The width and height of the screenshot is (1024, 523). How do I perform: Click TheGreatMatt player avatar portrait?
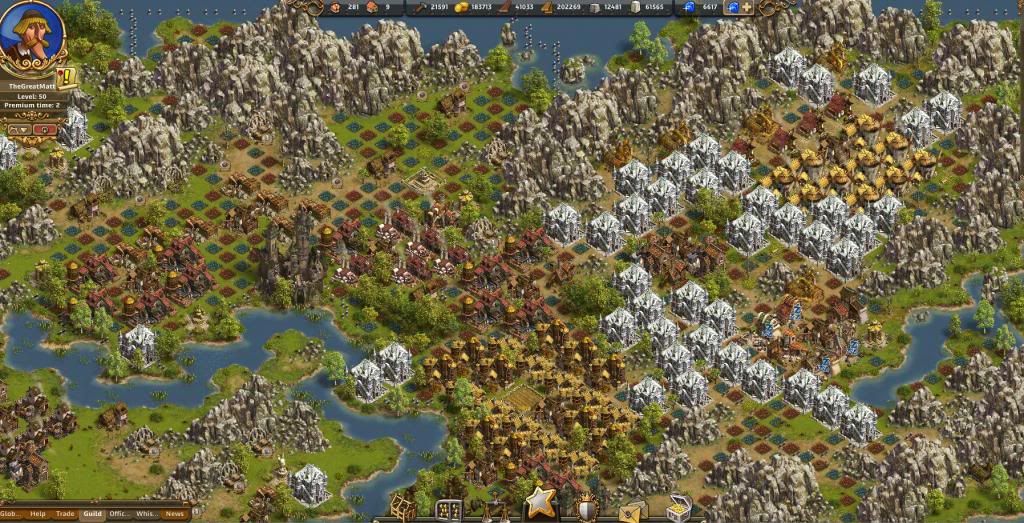tap(30, 38)
